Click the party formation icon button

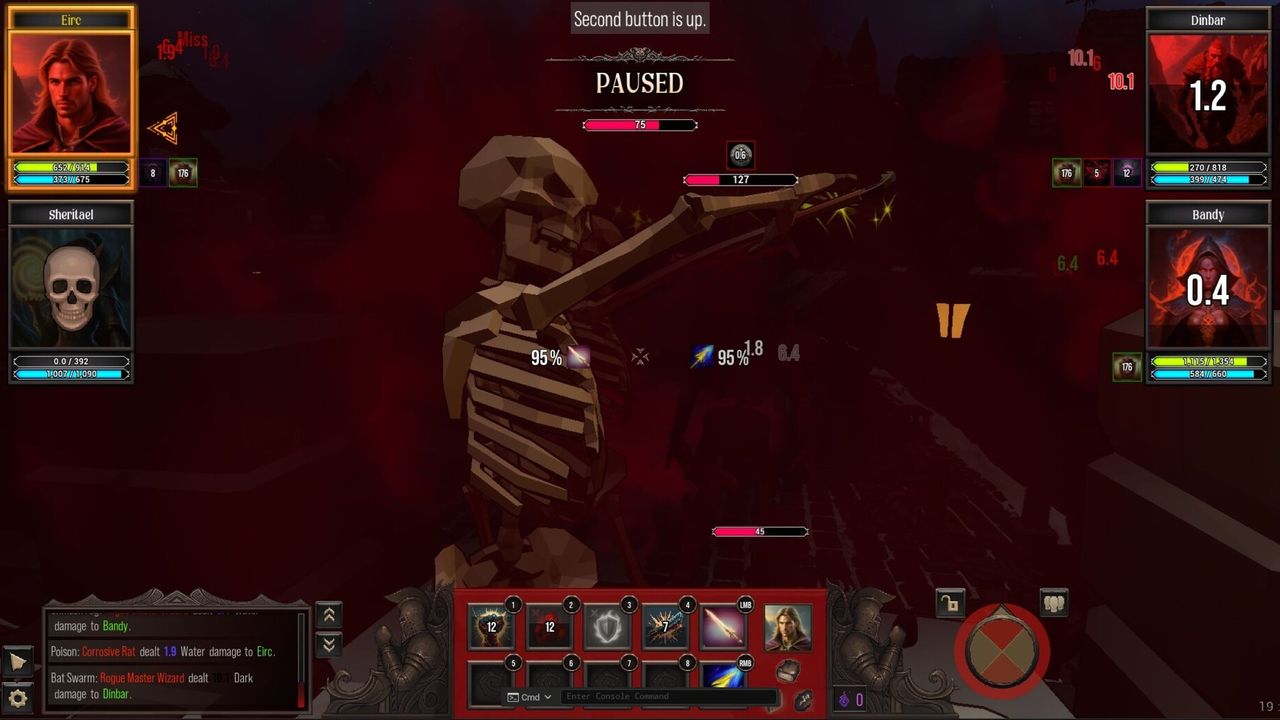pos(1054,602)
